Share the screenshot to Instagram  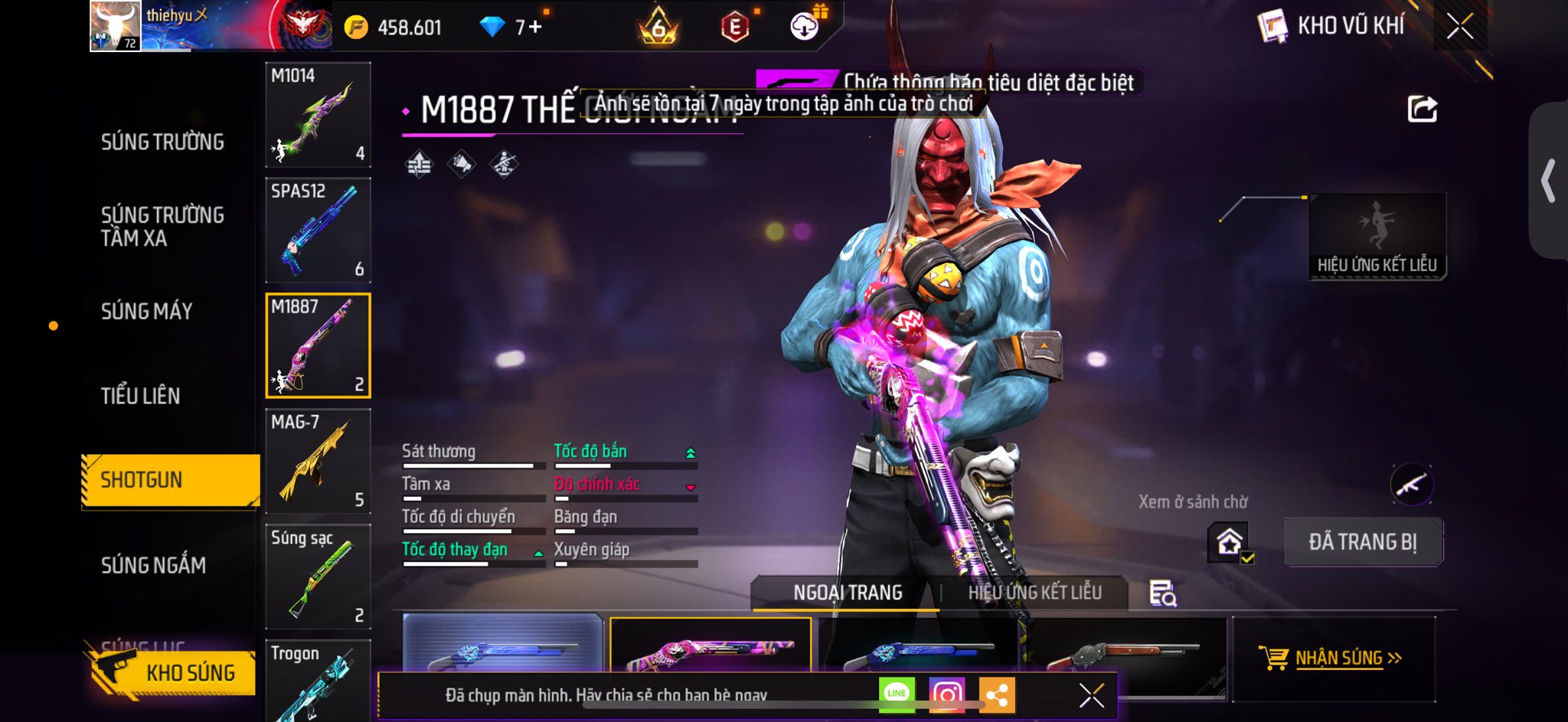947,694
